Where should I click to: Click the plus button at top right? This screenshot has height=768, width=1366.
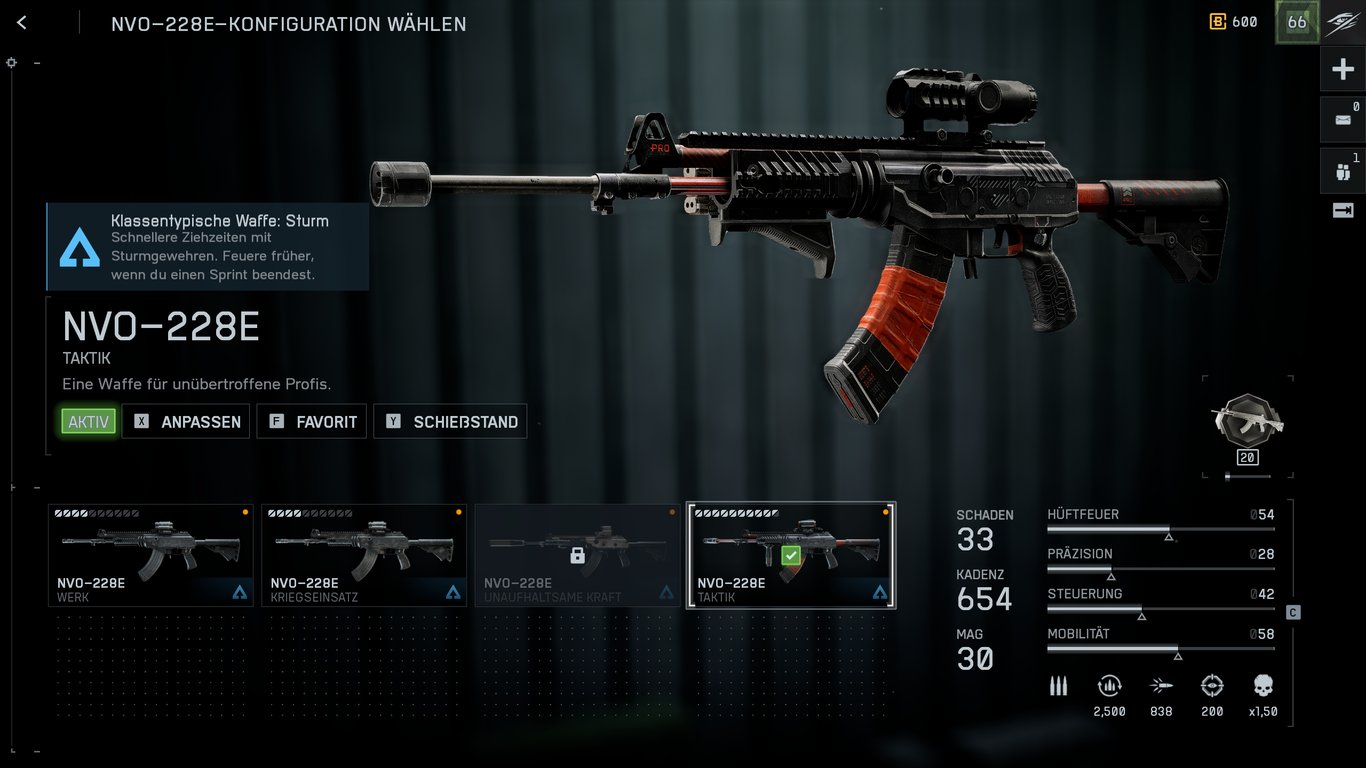click(1342, 70)
